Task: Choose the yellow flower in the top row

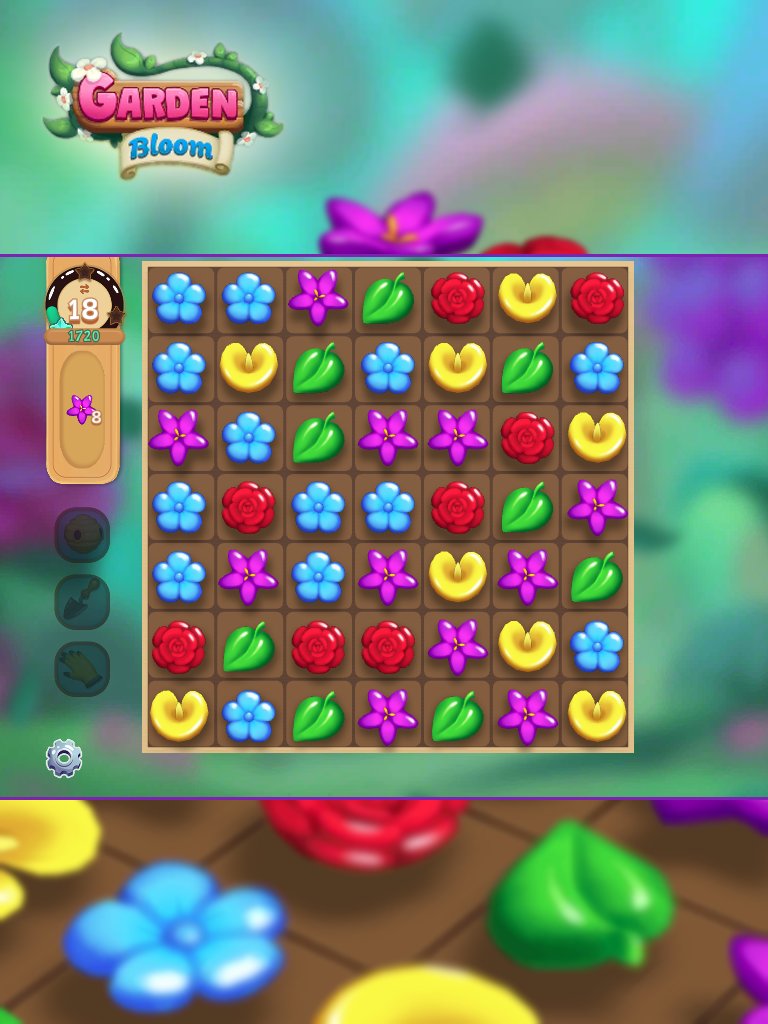Action: click(x=527, y=297)
